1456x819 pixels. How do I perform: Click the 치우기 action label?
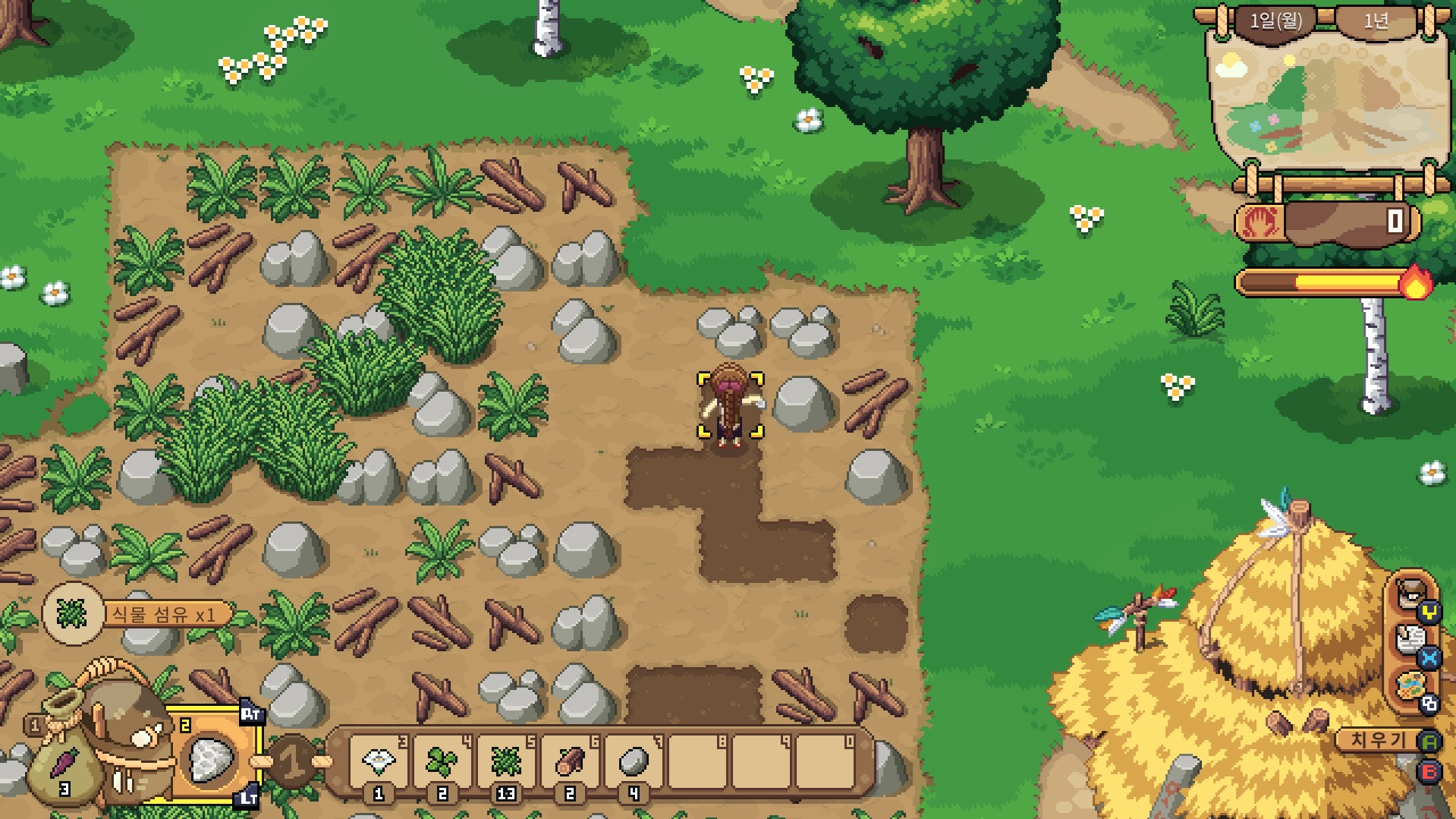click(x=1378, y=739)
